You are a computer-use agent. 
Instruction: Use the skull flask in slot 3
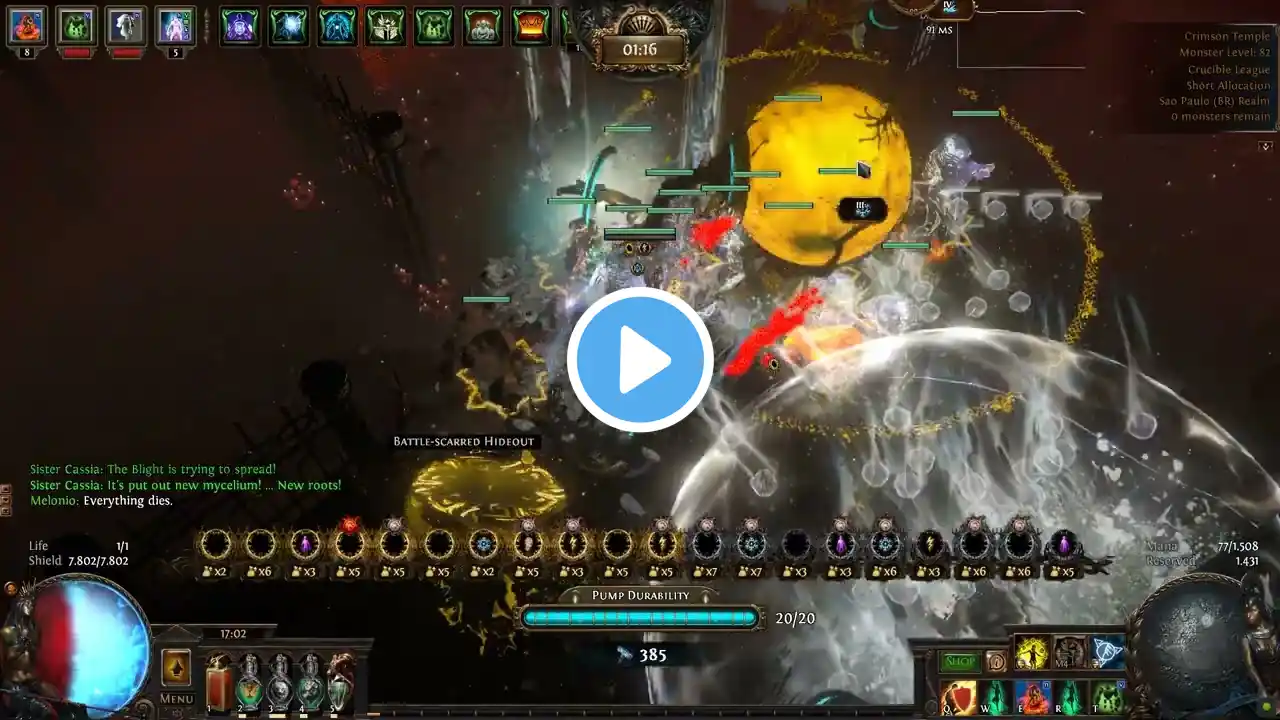point(280,683)
